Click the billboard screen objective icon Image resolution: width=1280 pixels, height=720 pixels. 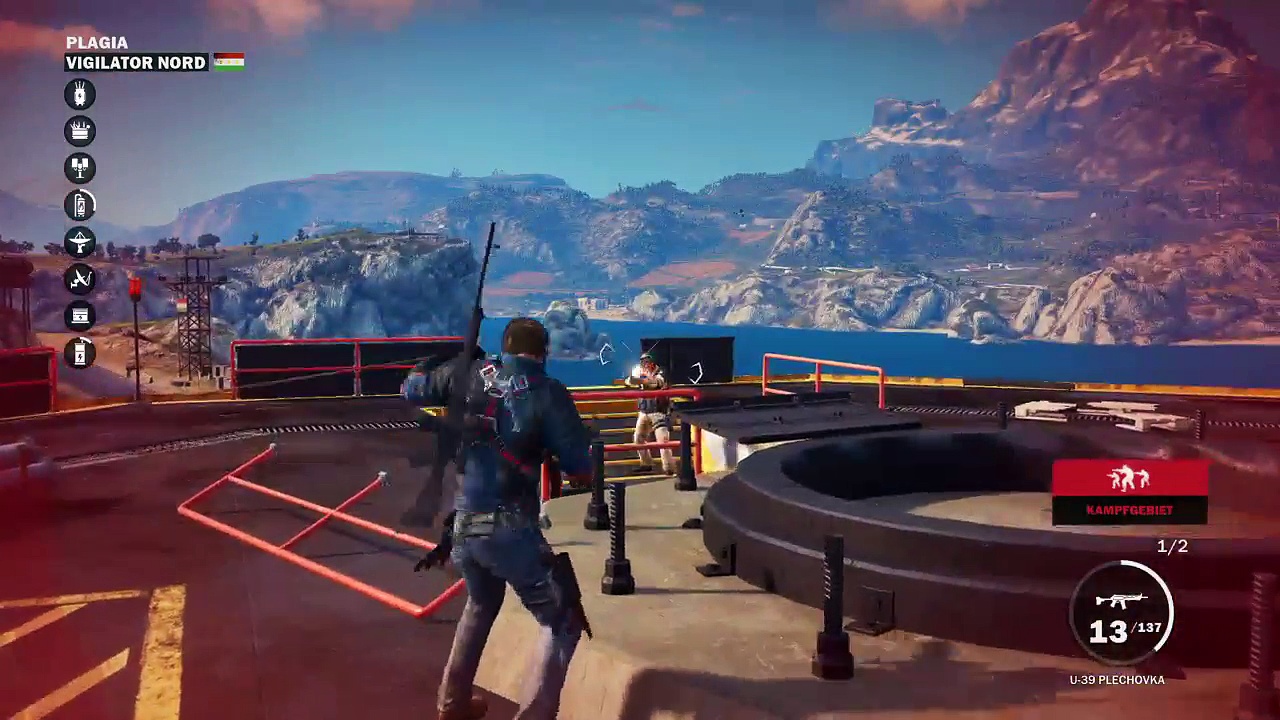[80, 316]
